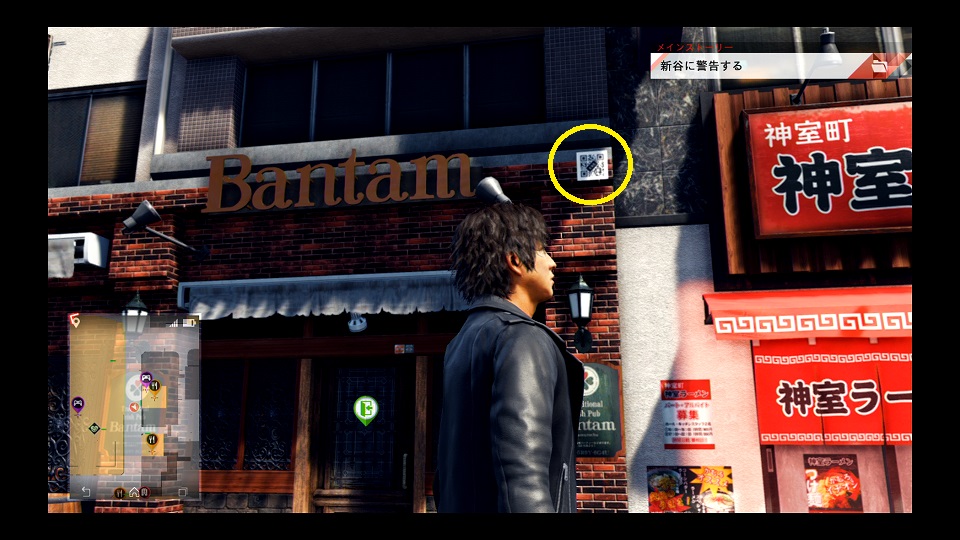Tap the home icon on the minimap phone bar
This screenshot has height=540, width=960.
134,491
